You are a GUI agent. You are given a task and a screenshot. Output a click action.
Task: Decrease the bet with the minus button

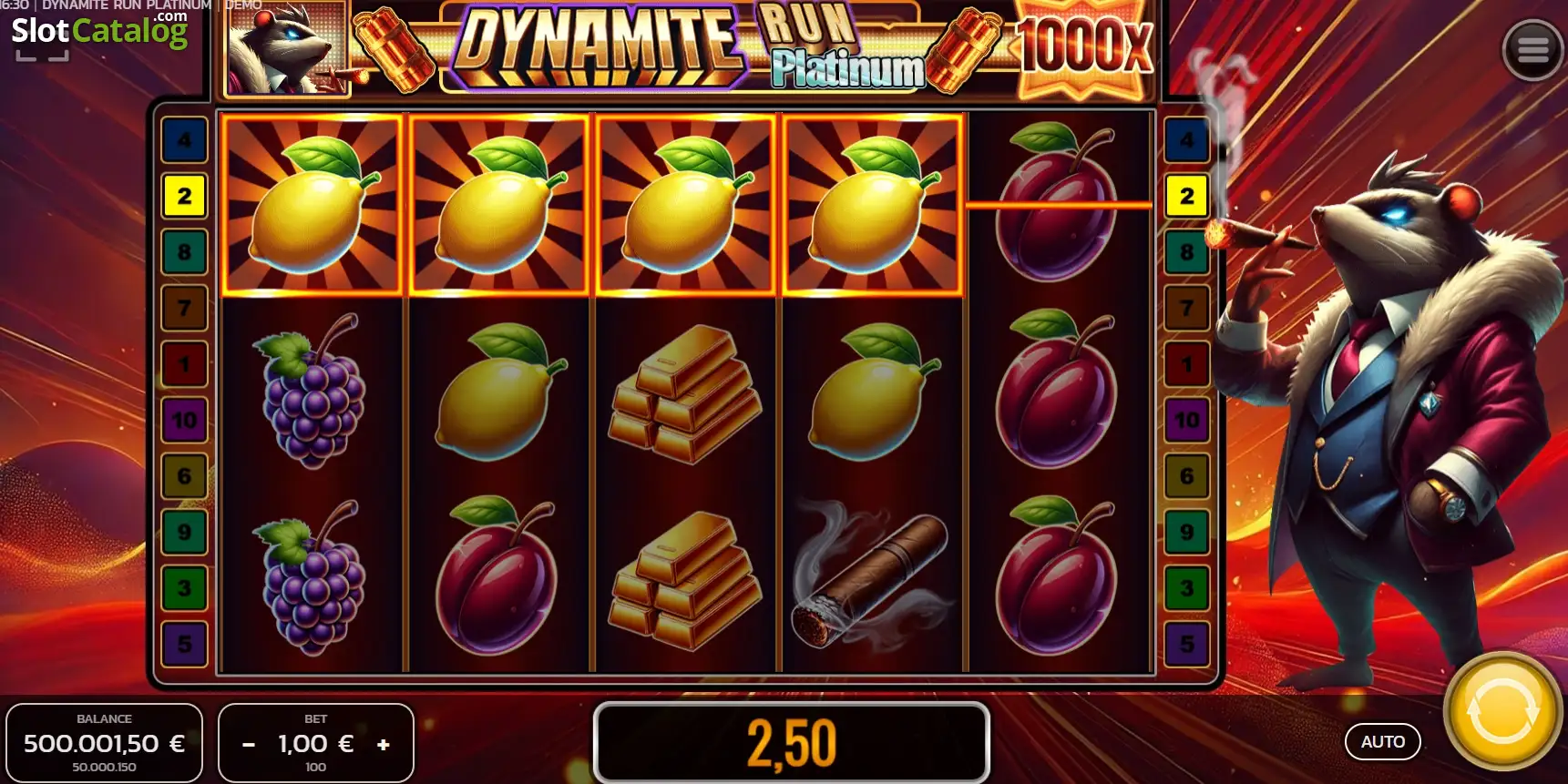tap(247, 743)
